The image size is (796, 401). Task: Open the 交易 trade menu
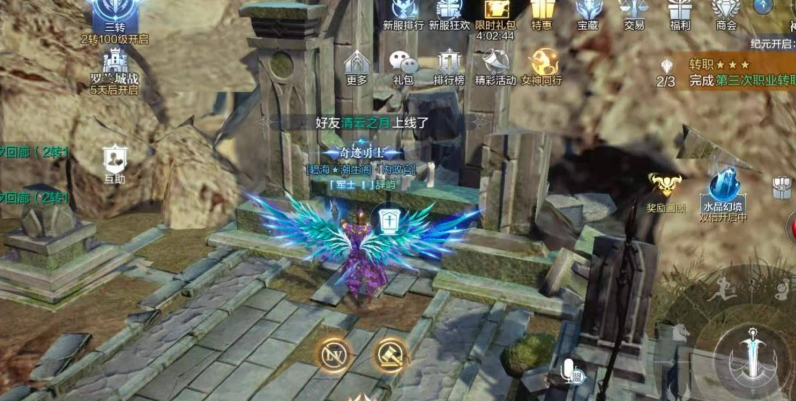click(634, 12)
